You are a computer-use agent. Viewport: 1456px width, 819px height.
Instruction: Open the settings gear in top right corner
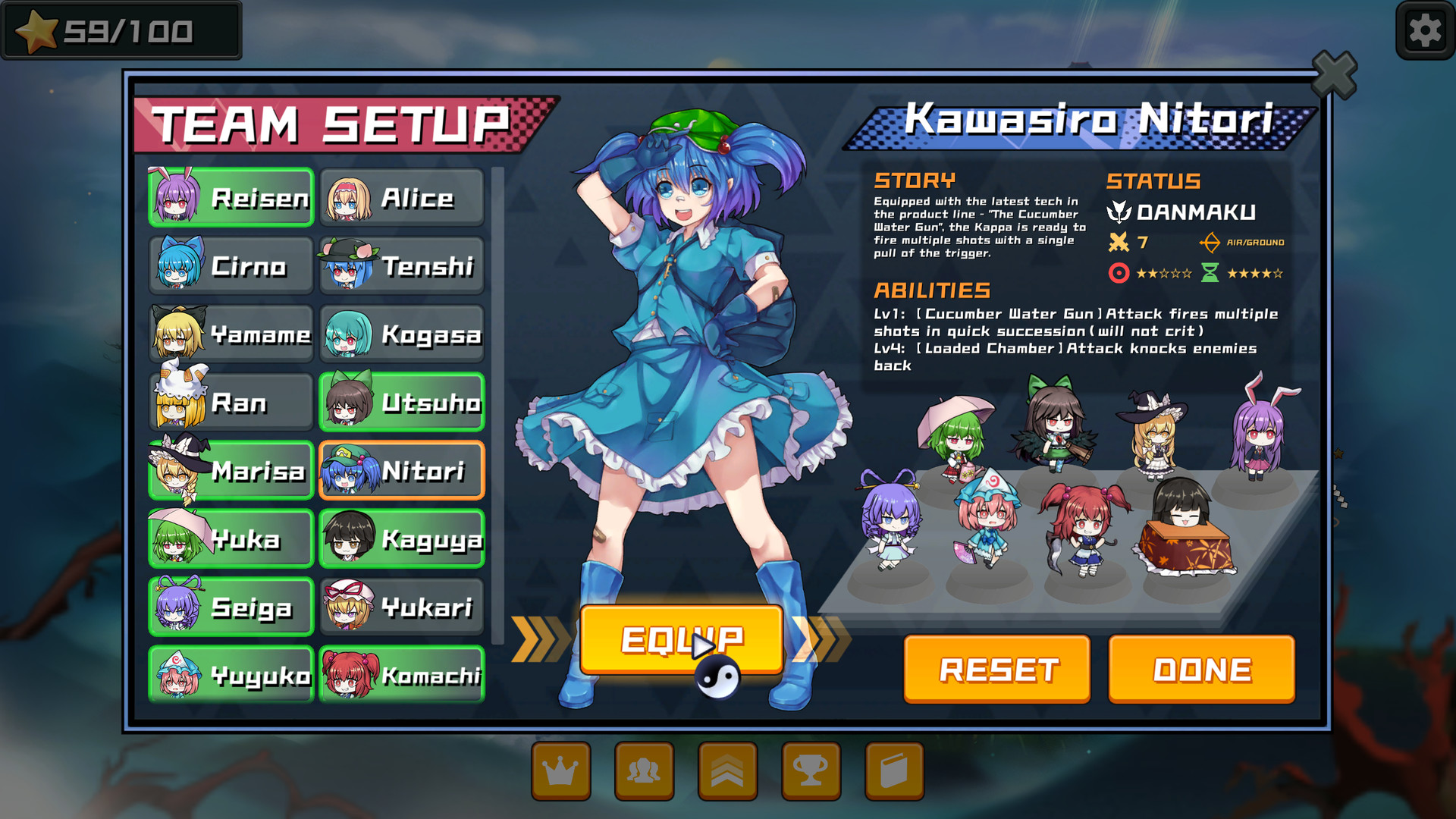(1423, 31)
